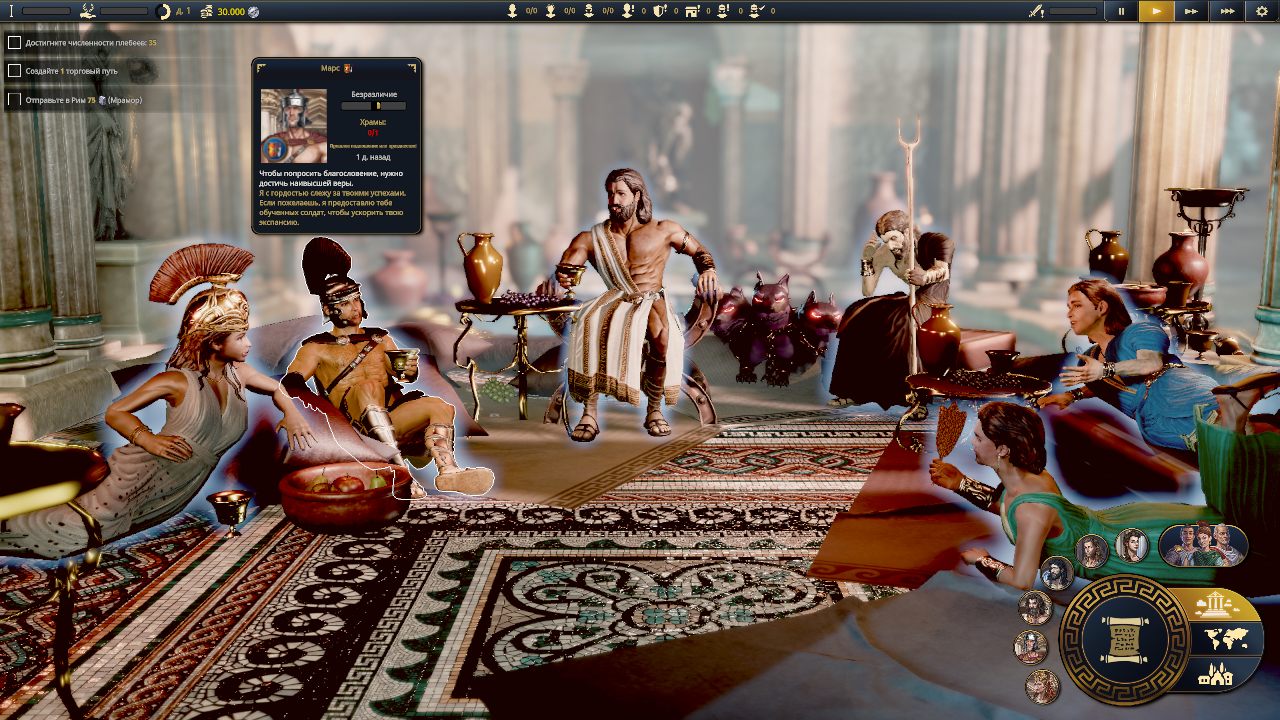Screen dimensions: 1280x720
Task: Click the plebeian population objective
Action: pyautogui.click(x=14, y=43)
